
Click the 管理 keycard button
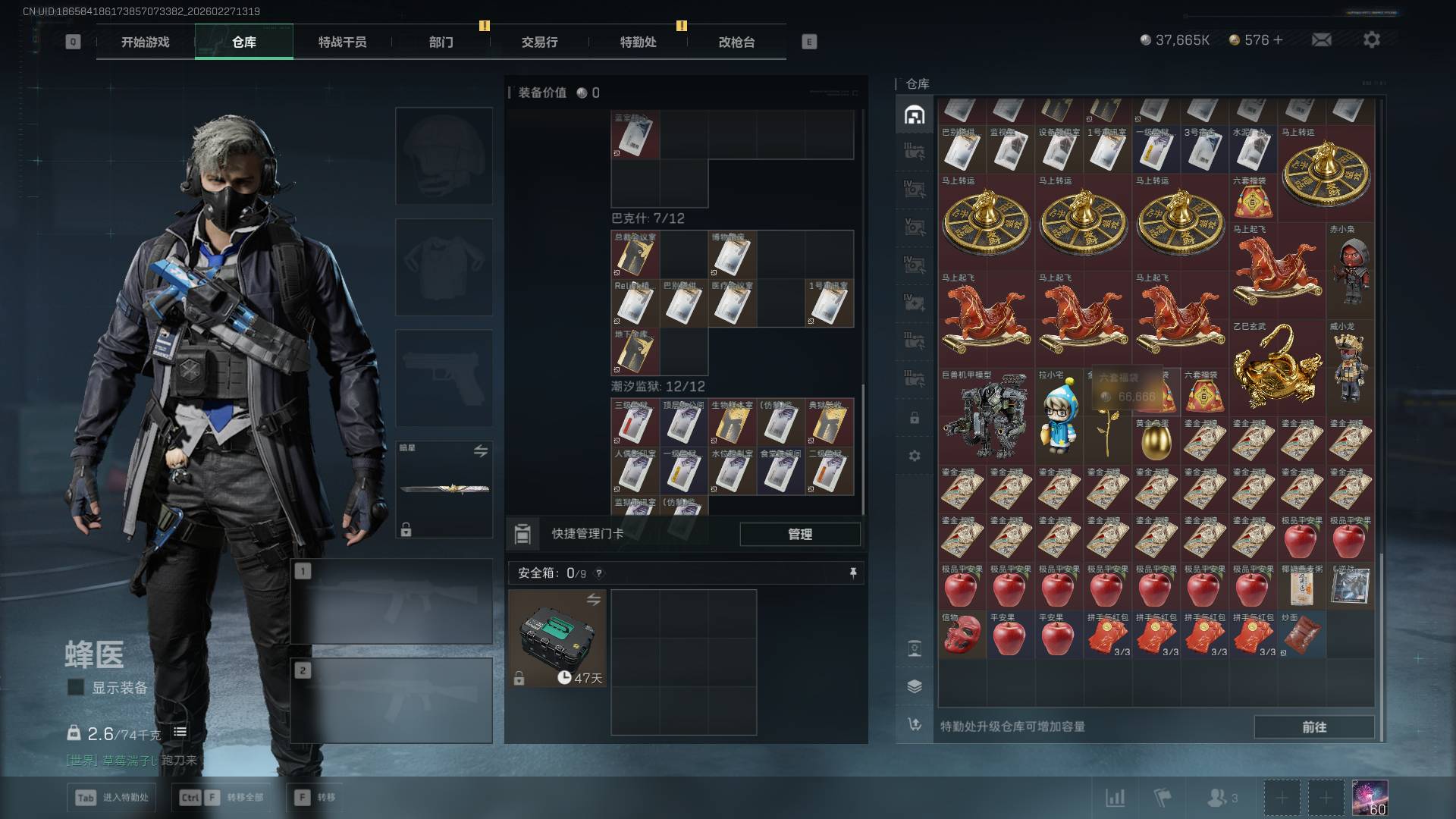coord(800,534)
